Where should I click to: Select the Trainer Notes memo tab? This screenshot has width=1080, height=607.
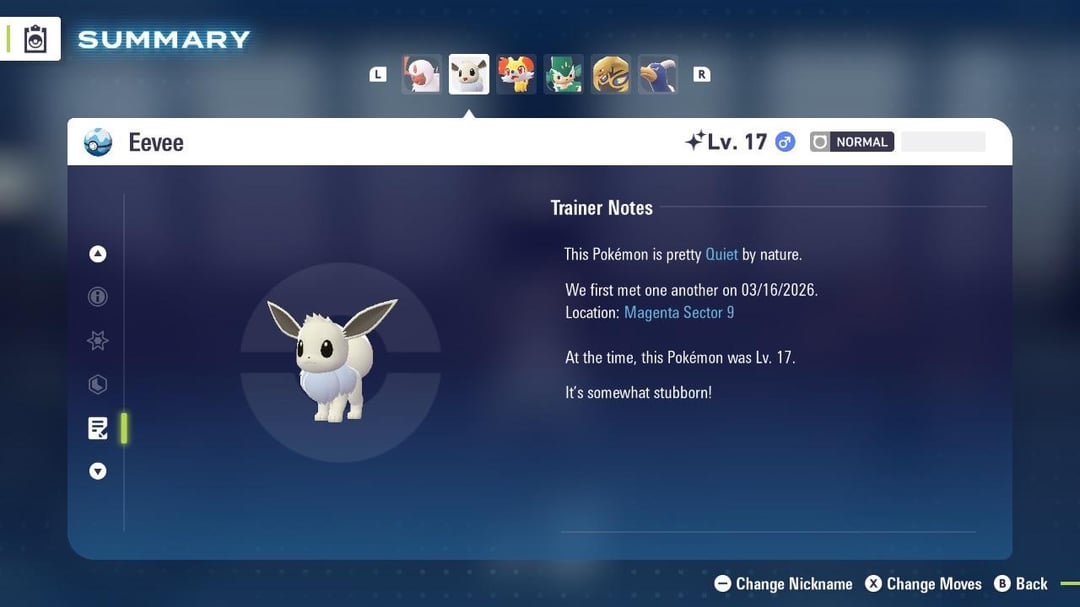pyautogui.click(x=98, y=429)
